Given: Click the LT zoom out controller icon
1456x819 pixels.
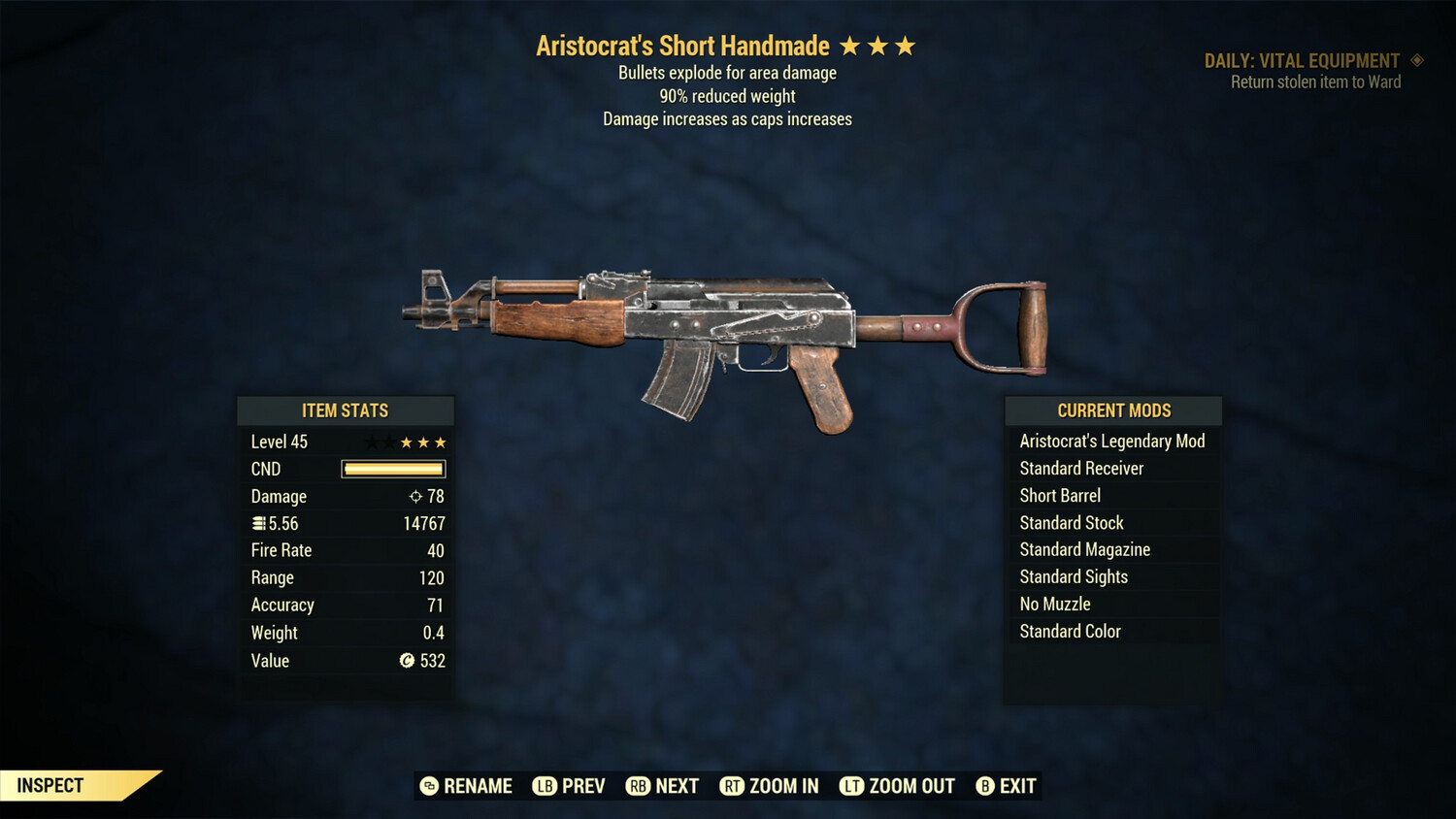Looking at the screenshot, I should [x=850, y=786].
